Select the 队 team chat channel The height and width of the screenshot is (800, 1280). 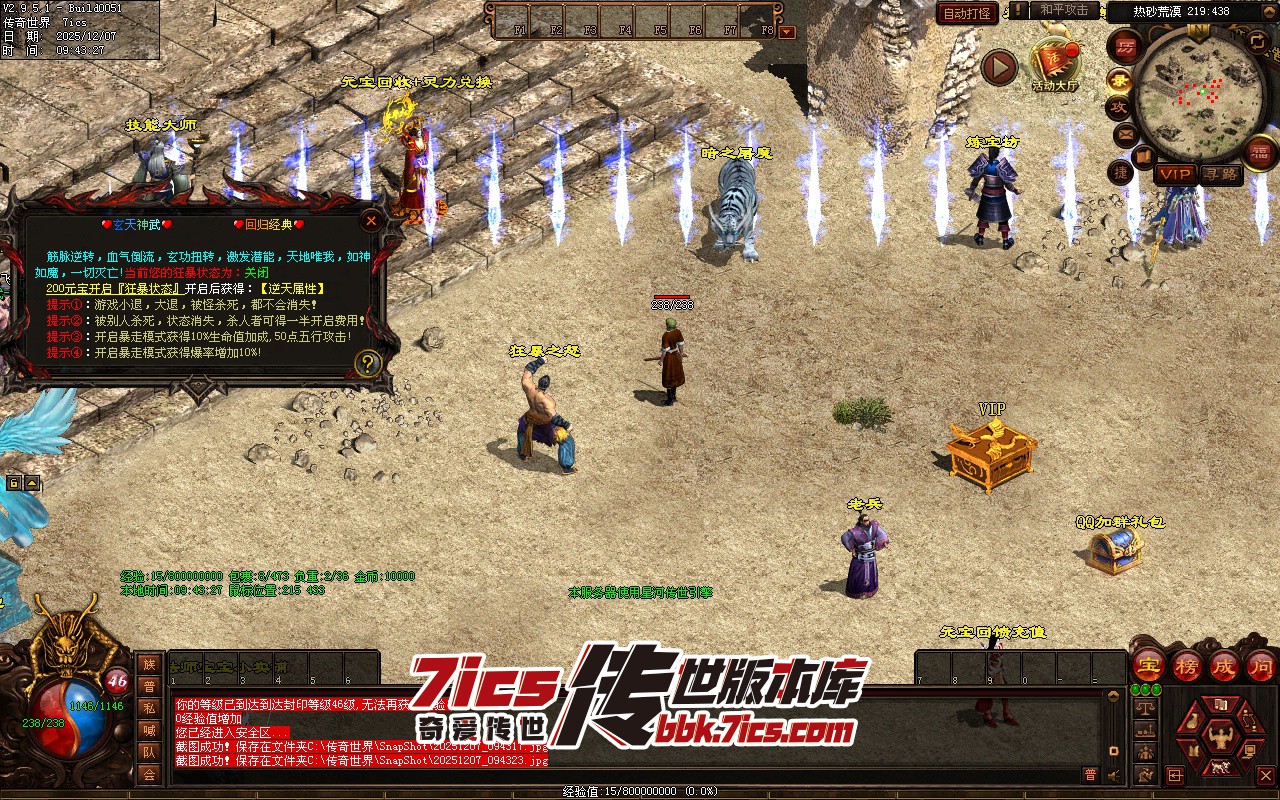pos(149,752)
